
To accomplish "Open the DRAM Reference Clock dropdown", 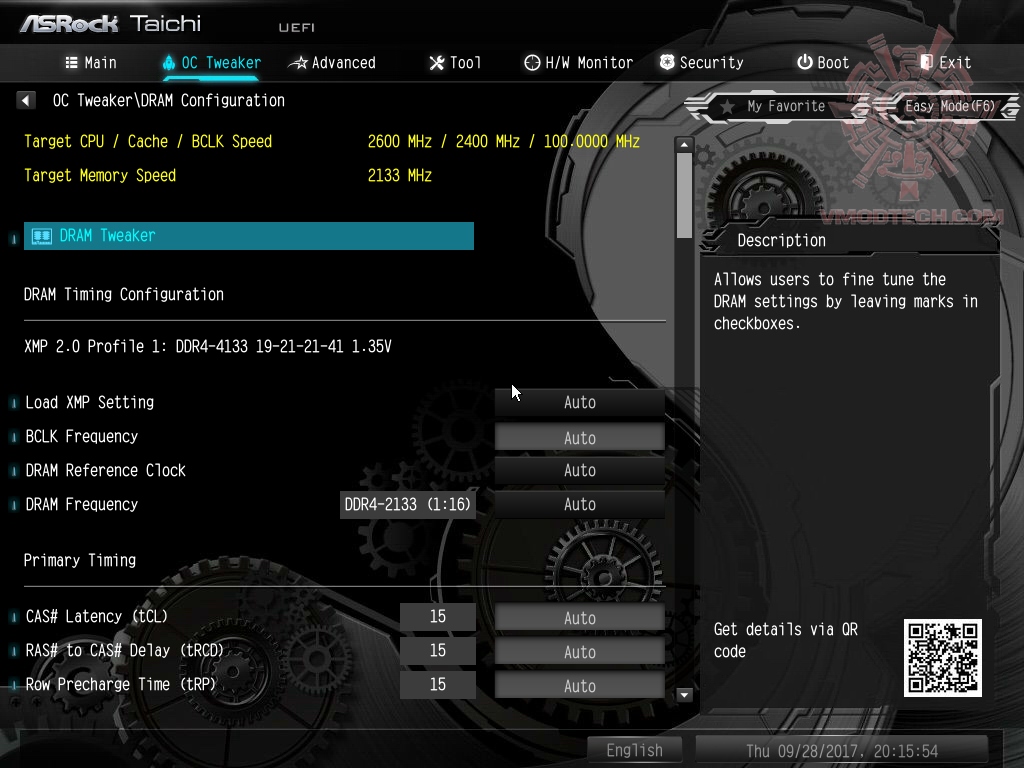I will tap(580, 470).
